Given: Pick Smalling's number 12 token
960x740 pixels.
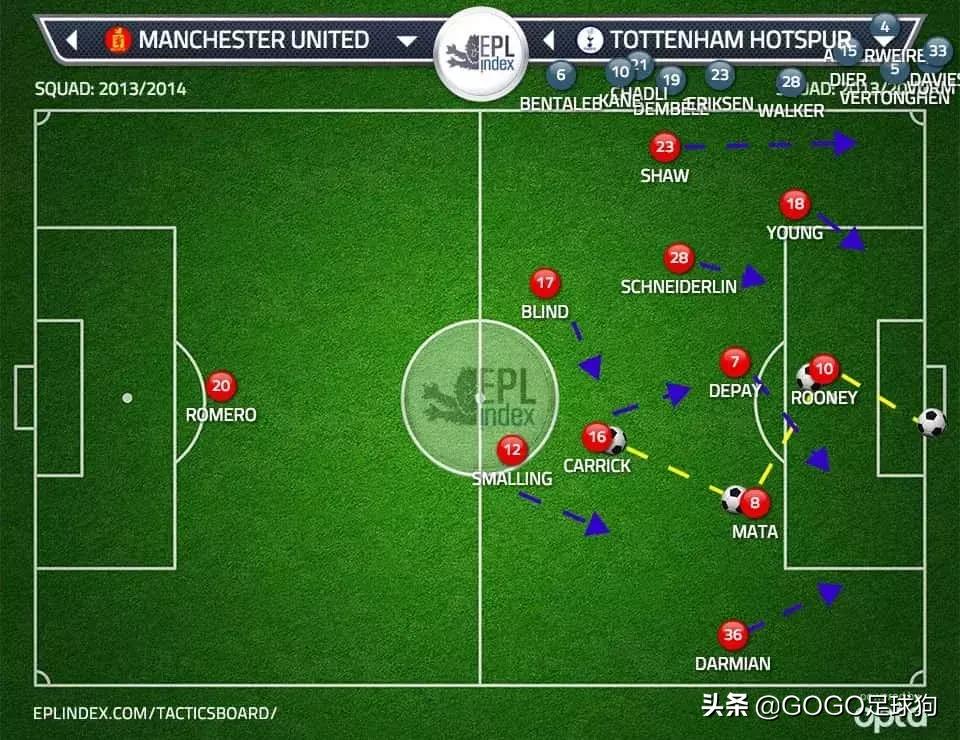Looking at the screenshot, I should click(x=513, y=450).
